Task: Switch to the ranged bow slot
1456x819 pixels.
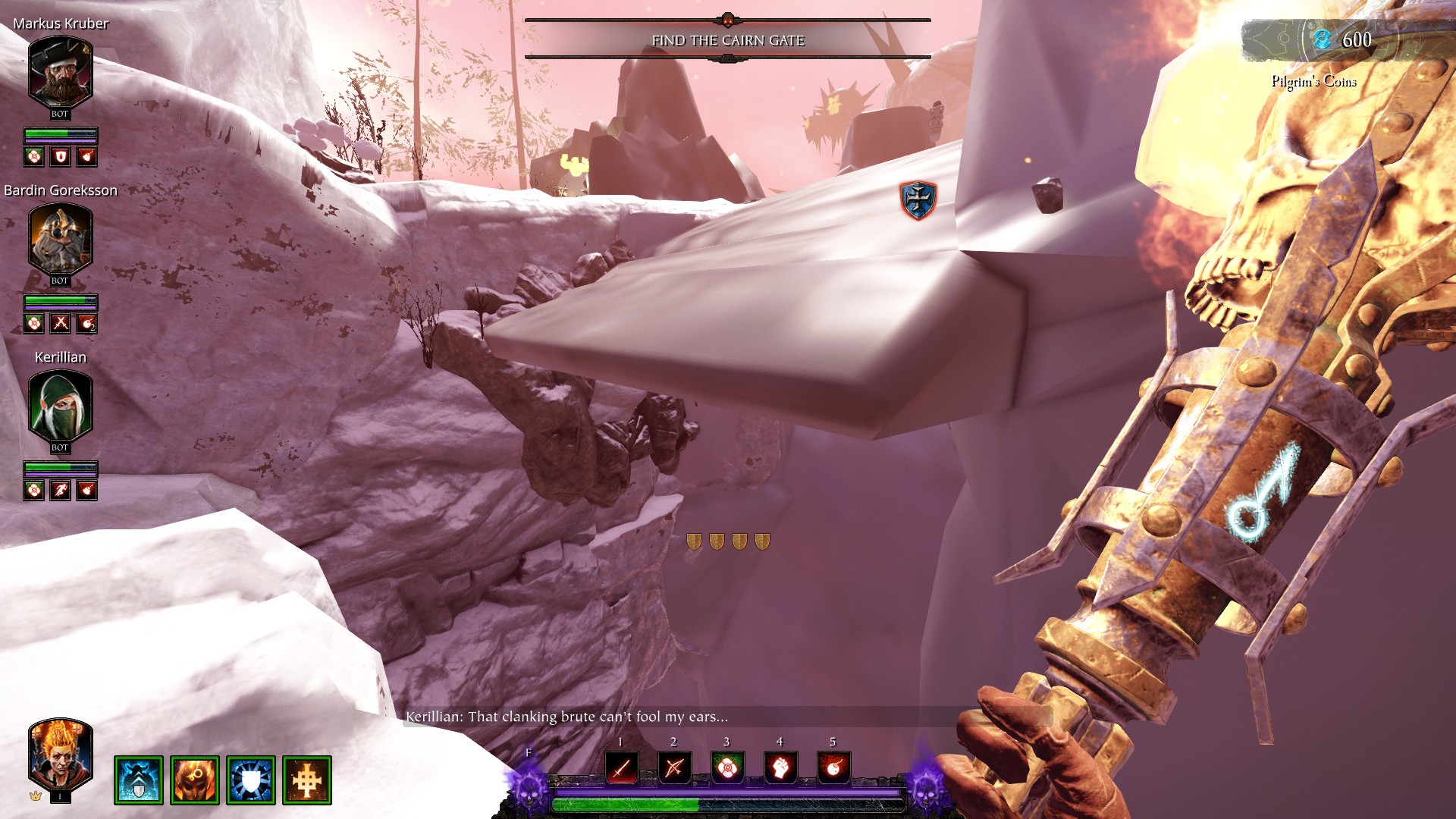Action: click(x=674, y=768)
